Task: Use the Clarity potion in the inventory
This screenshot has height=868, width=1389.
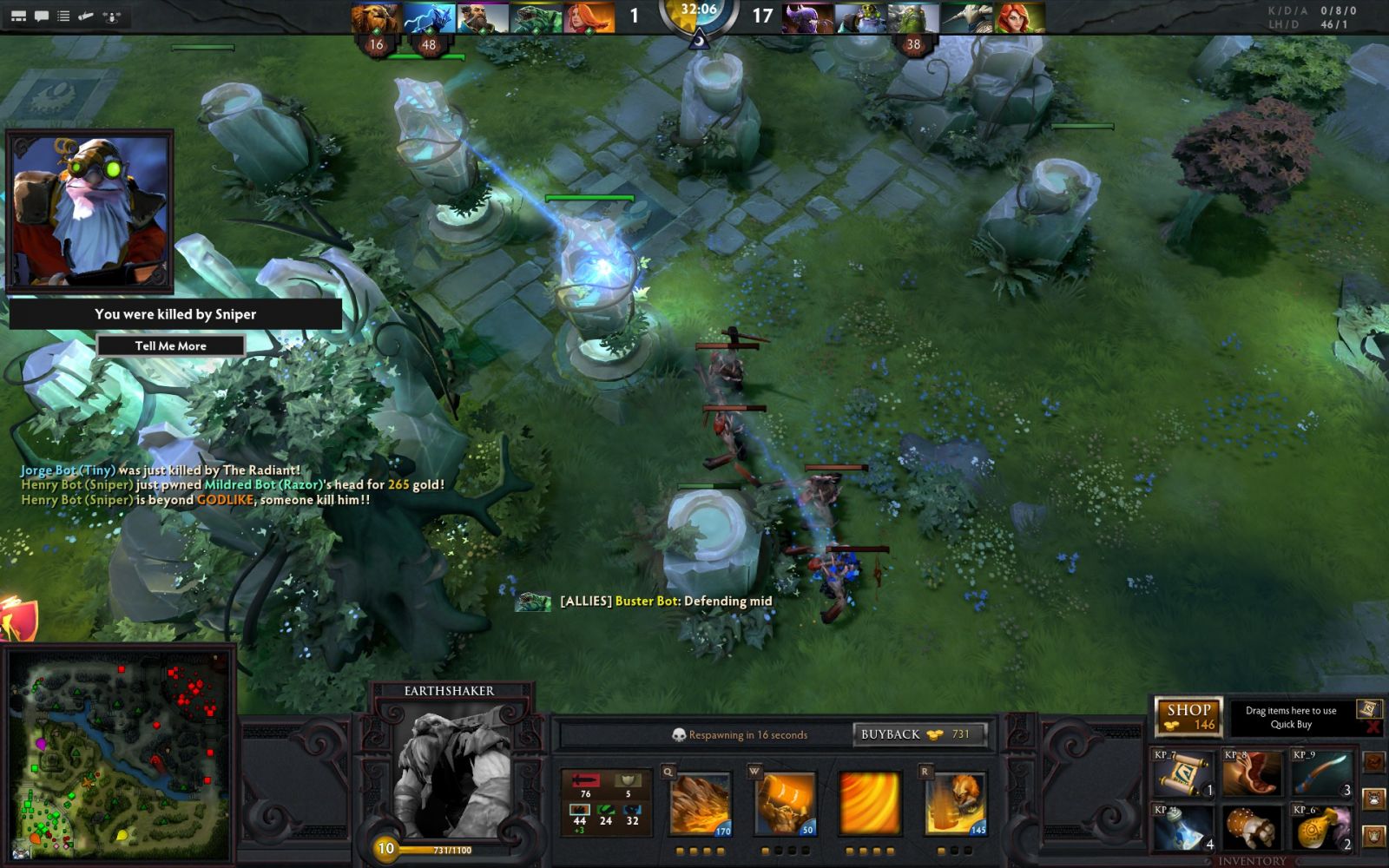Action: click(1182, 827)
